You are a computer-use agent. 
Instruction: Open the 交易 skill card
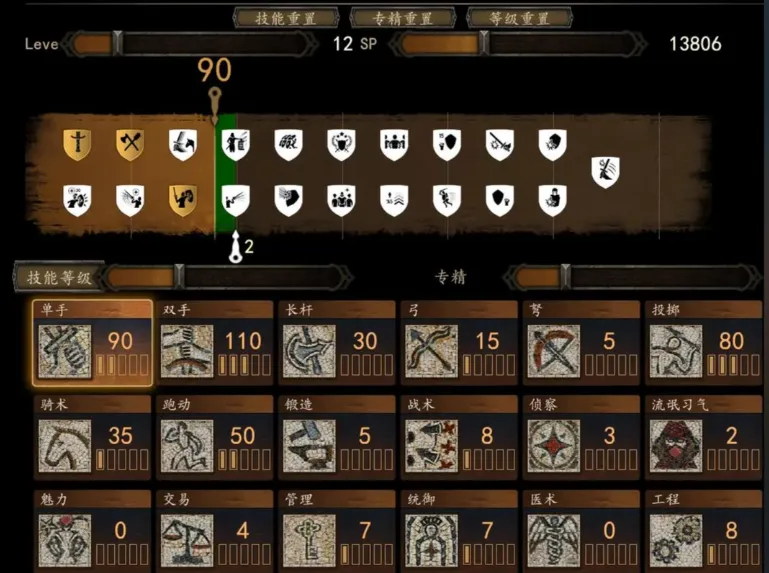(x=214, y=530)
